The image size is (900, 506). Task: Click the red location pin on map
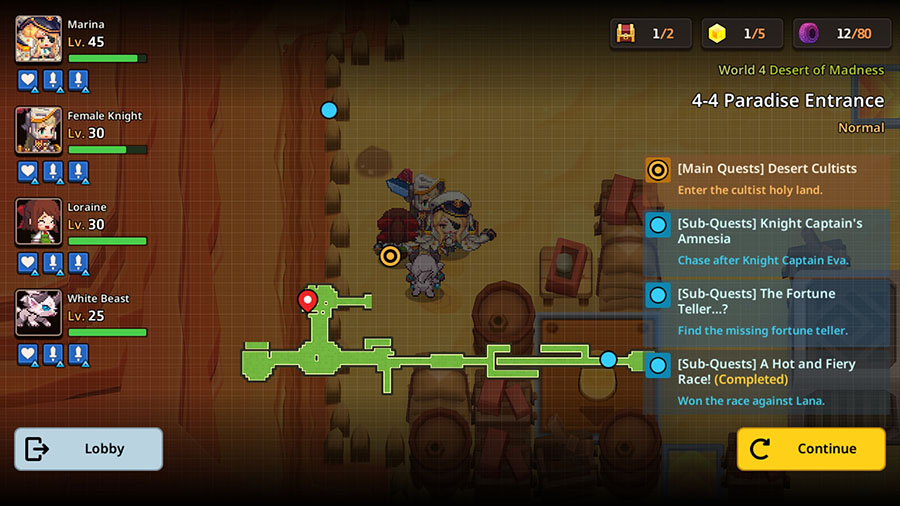tap(308, 299)
